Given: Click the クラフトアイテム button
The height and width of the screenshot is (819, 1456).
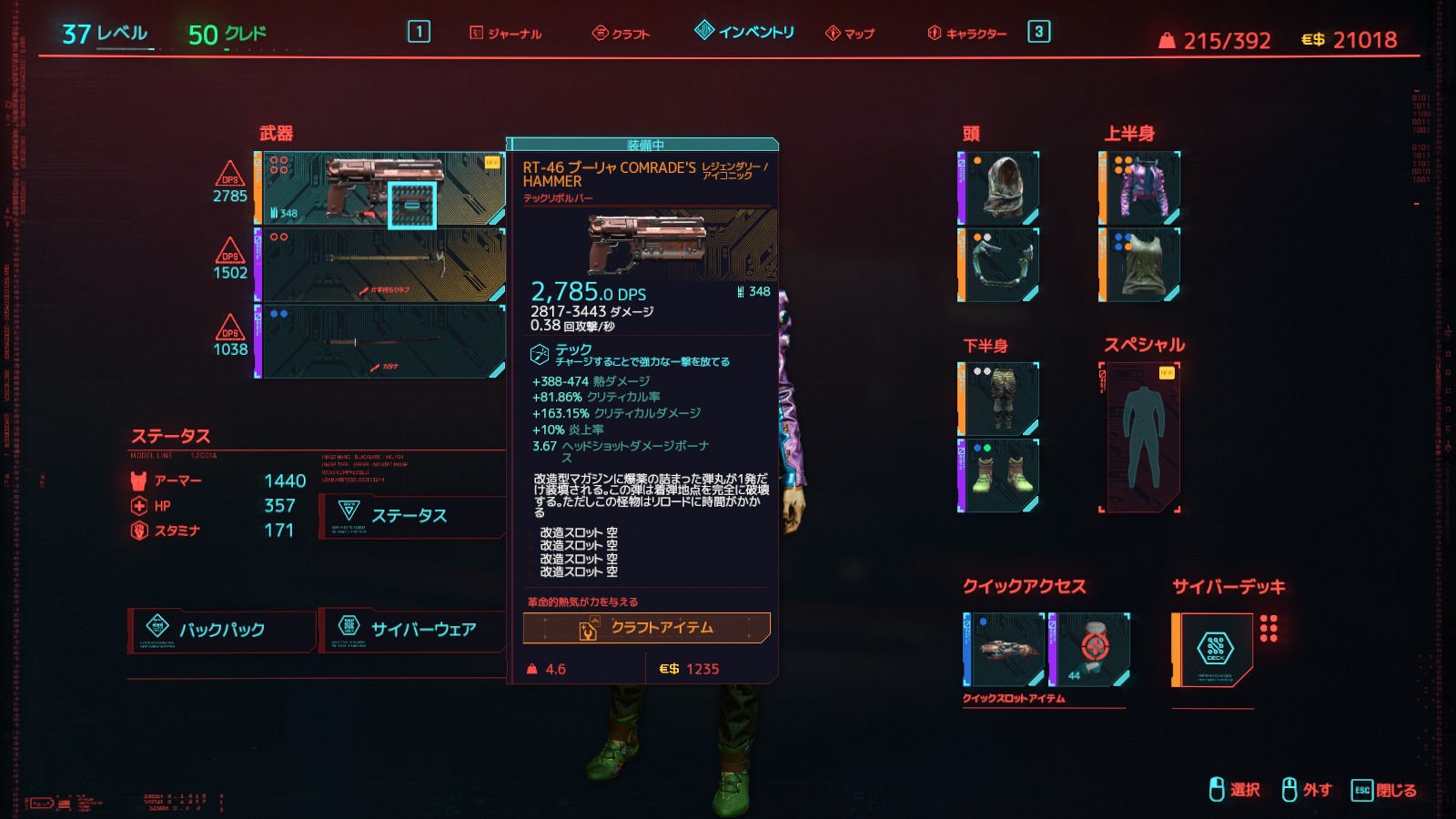Looking at the screenshot, I should [646, 628].
